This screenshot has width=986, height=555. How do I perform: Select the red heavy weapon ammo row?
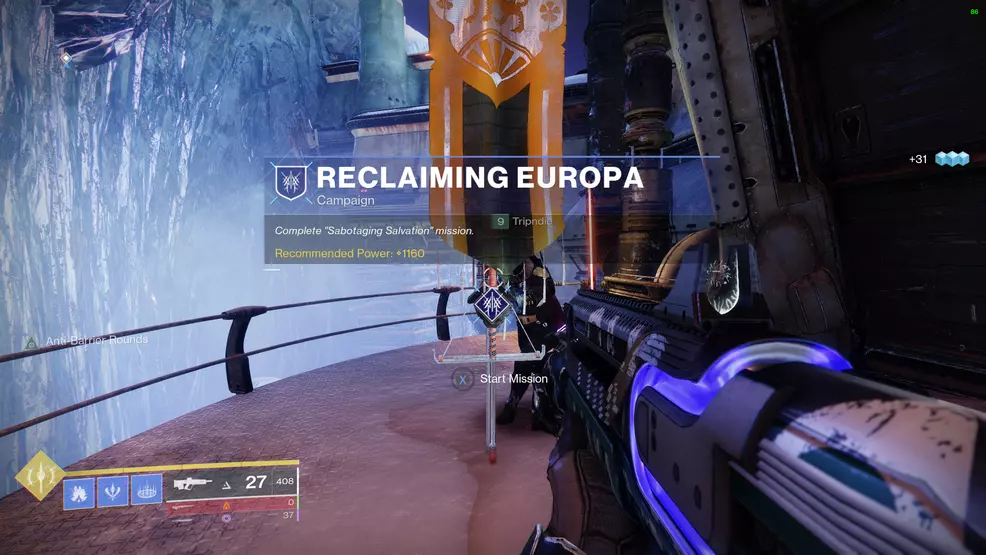234,503
